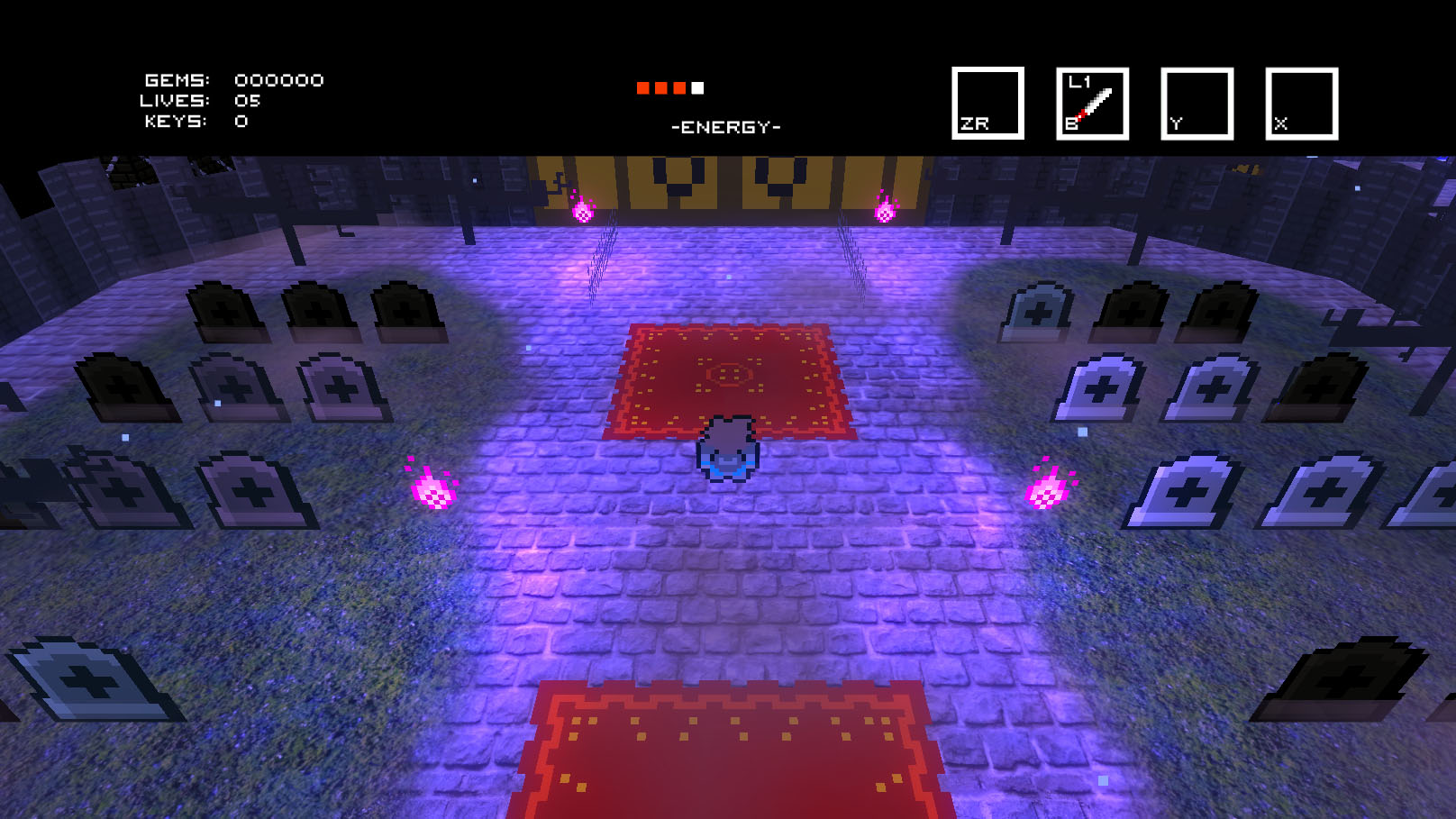1456x819 pixels.
Task: Click the middle red energy square
Action: 661,87
